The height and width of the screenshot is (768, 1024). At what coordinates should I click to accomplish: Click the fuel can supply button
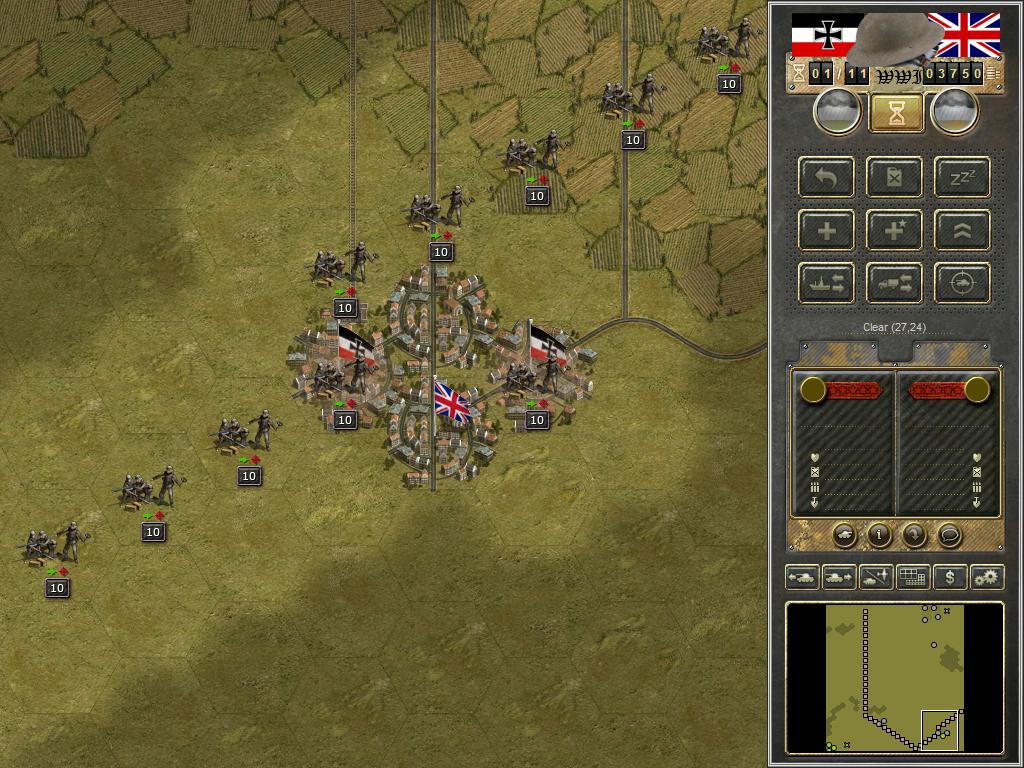pos(896,178)
